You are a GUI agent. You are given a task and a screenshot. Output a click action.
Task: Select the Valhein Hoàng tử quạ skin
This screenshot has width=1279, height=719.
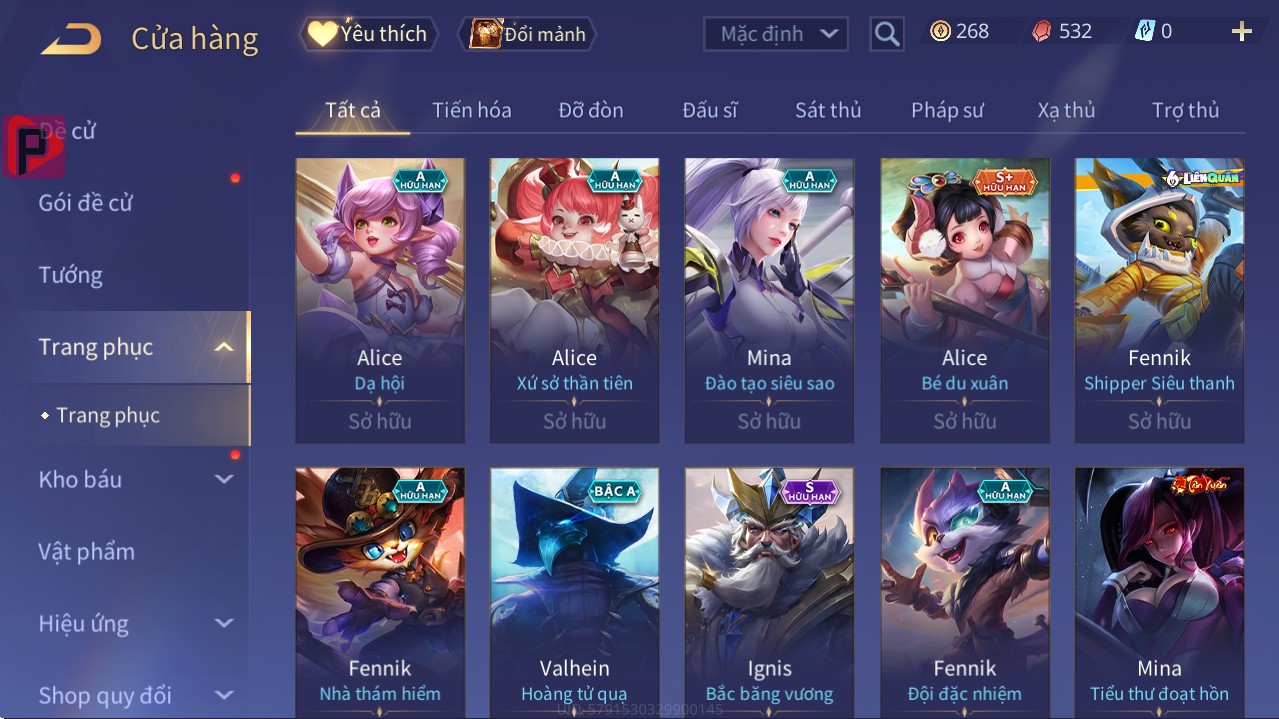pyautogui.click(x=574, y=592)
